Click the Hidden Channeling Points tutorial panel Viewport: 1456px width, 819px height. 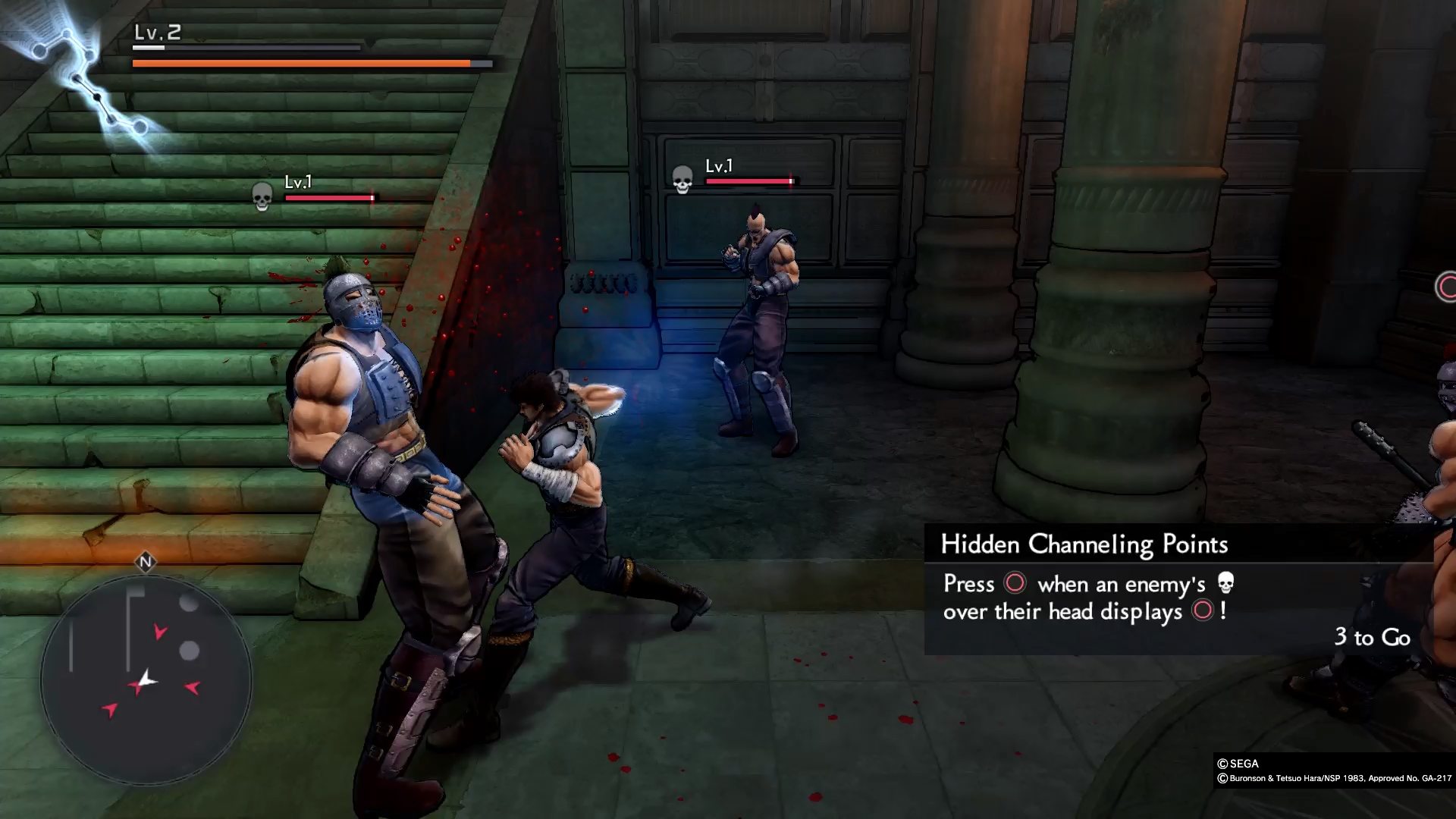pos(1178,589)
